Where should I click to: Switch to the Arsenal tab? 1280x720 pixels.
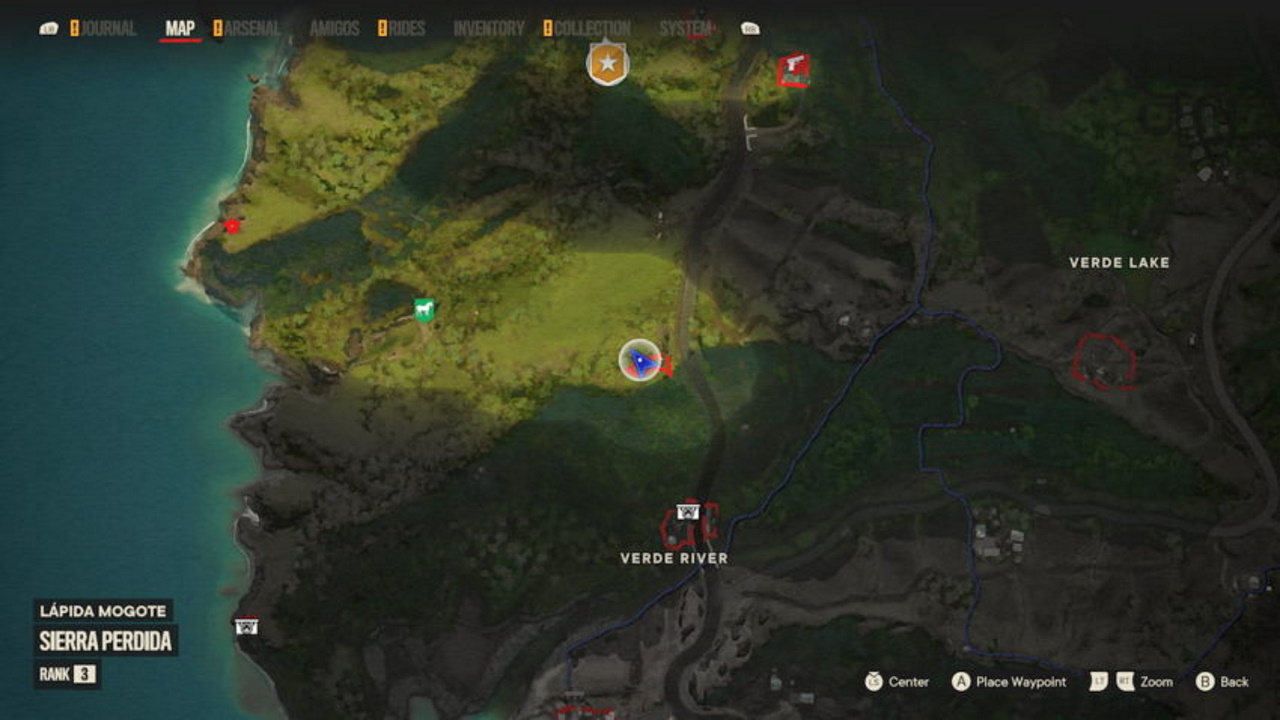(252, 27)
